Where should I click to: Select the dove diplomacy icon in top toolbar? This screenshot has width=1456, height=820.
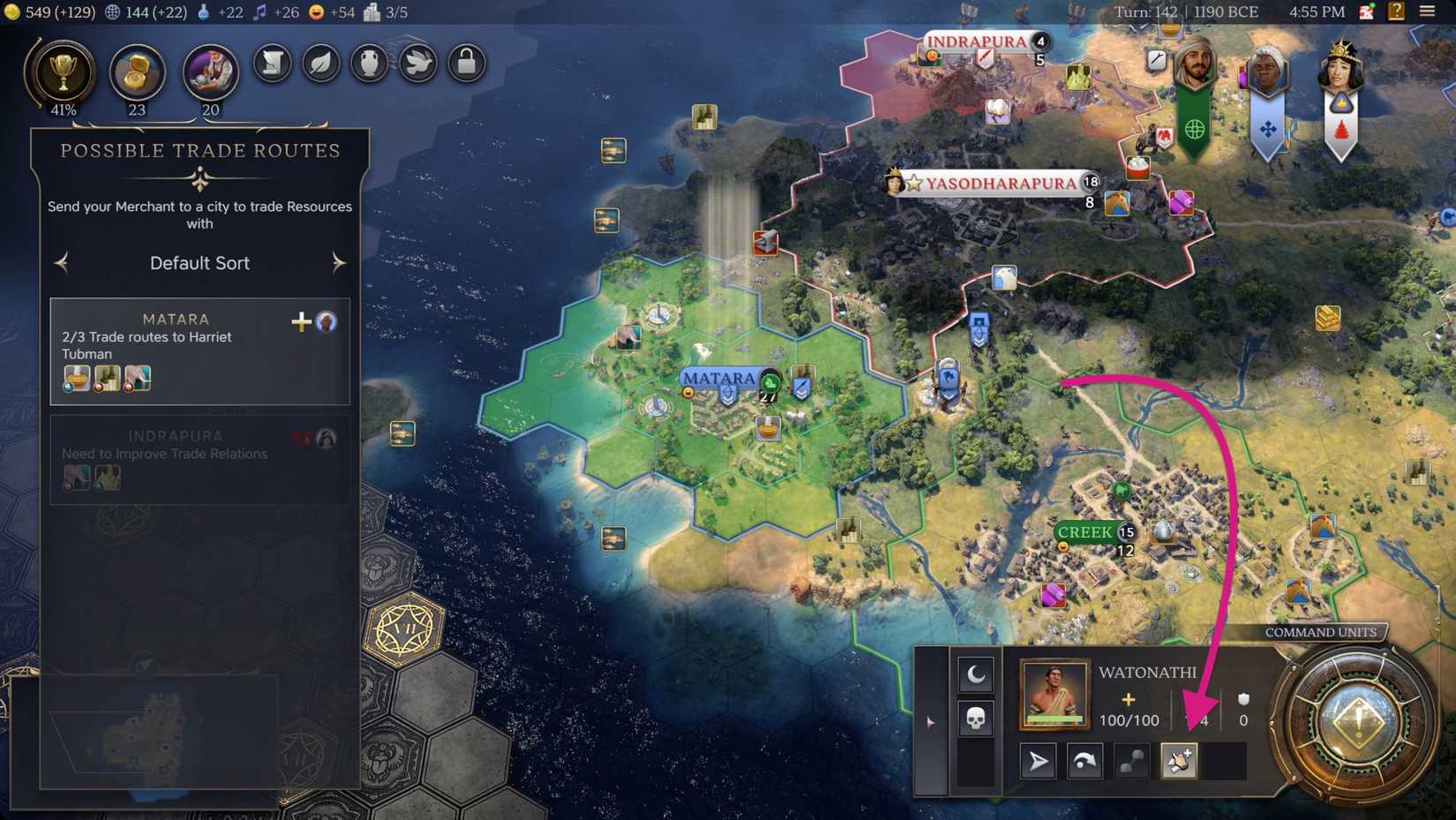(x=417, y=63)
